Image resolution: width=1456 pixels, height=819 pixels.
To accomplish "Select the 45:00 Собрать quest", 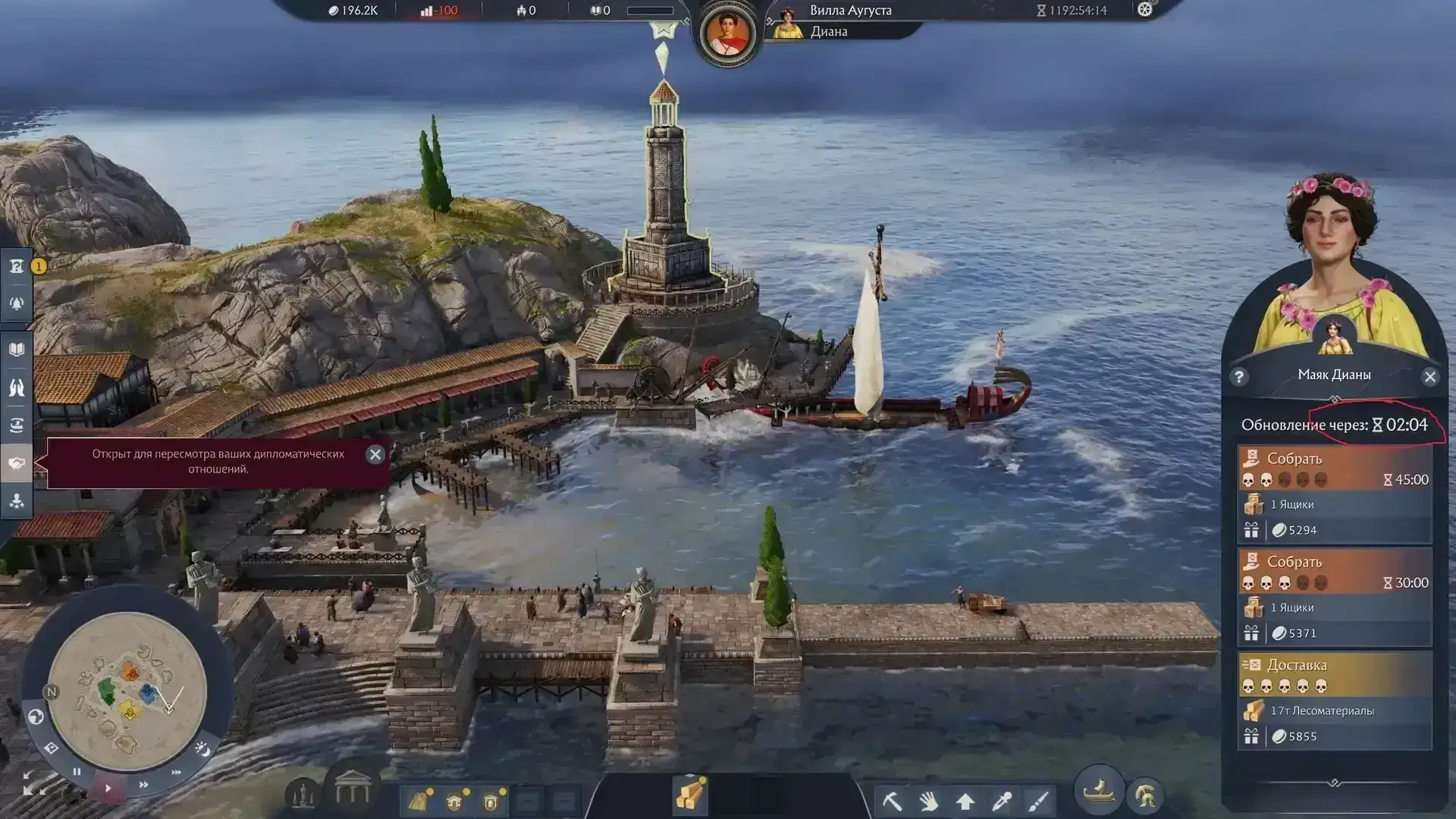I will [x=1335, y=469].
